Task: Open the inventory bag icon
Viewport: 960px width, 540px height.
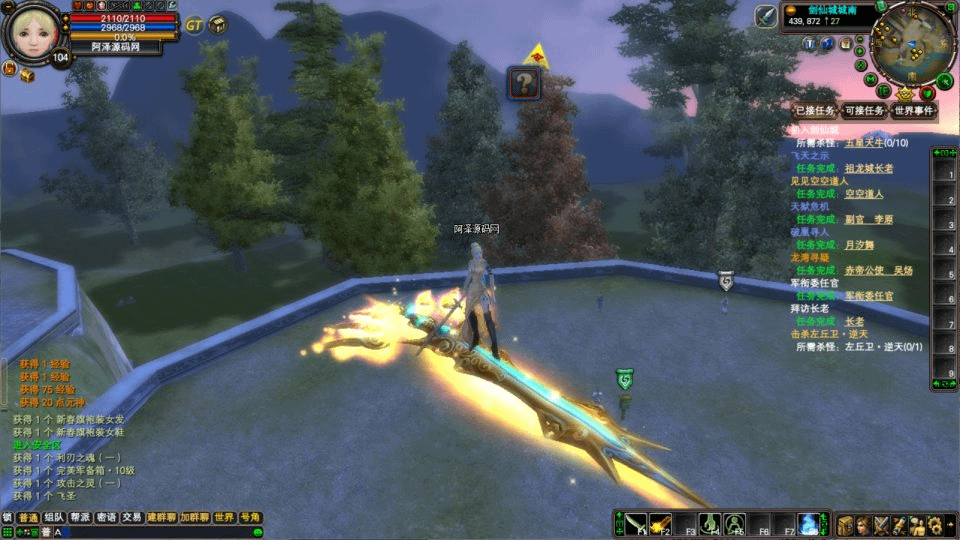Action: (845, 525)
